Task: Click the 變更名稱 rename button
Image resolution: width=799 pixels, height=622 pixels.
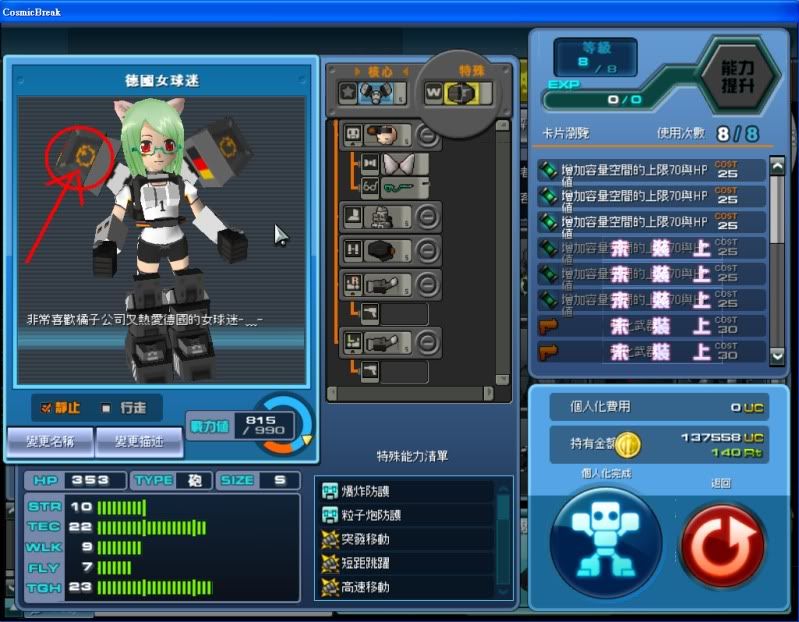Action: [49, 440]
